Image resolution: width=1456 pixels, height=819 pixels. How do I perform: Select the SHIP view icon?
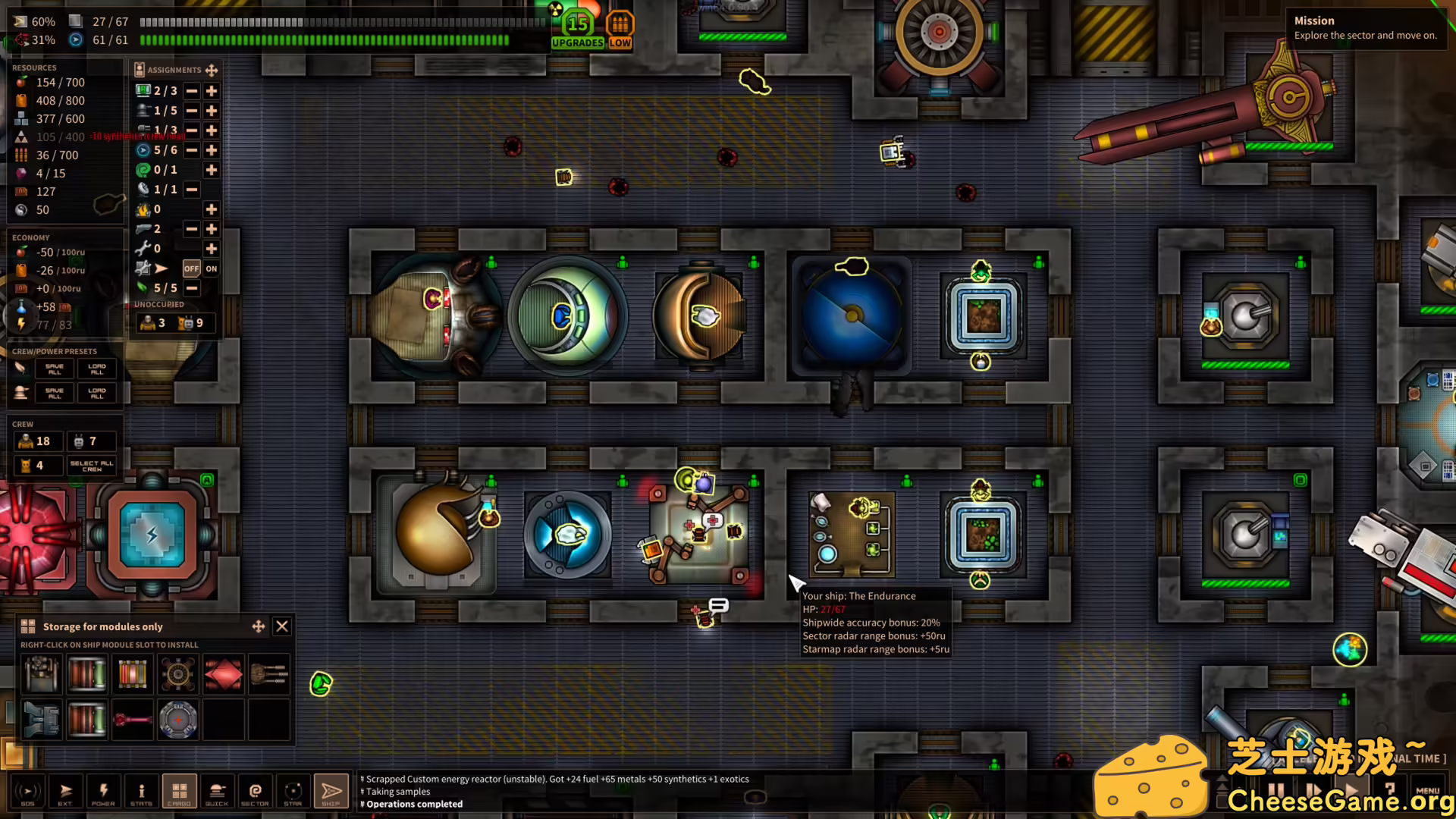point(331,791)
